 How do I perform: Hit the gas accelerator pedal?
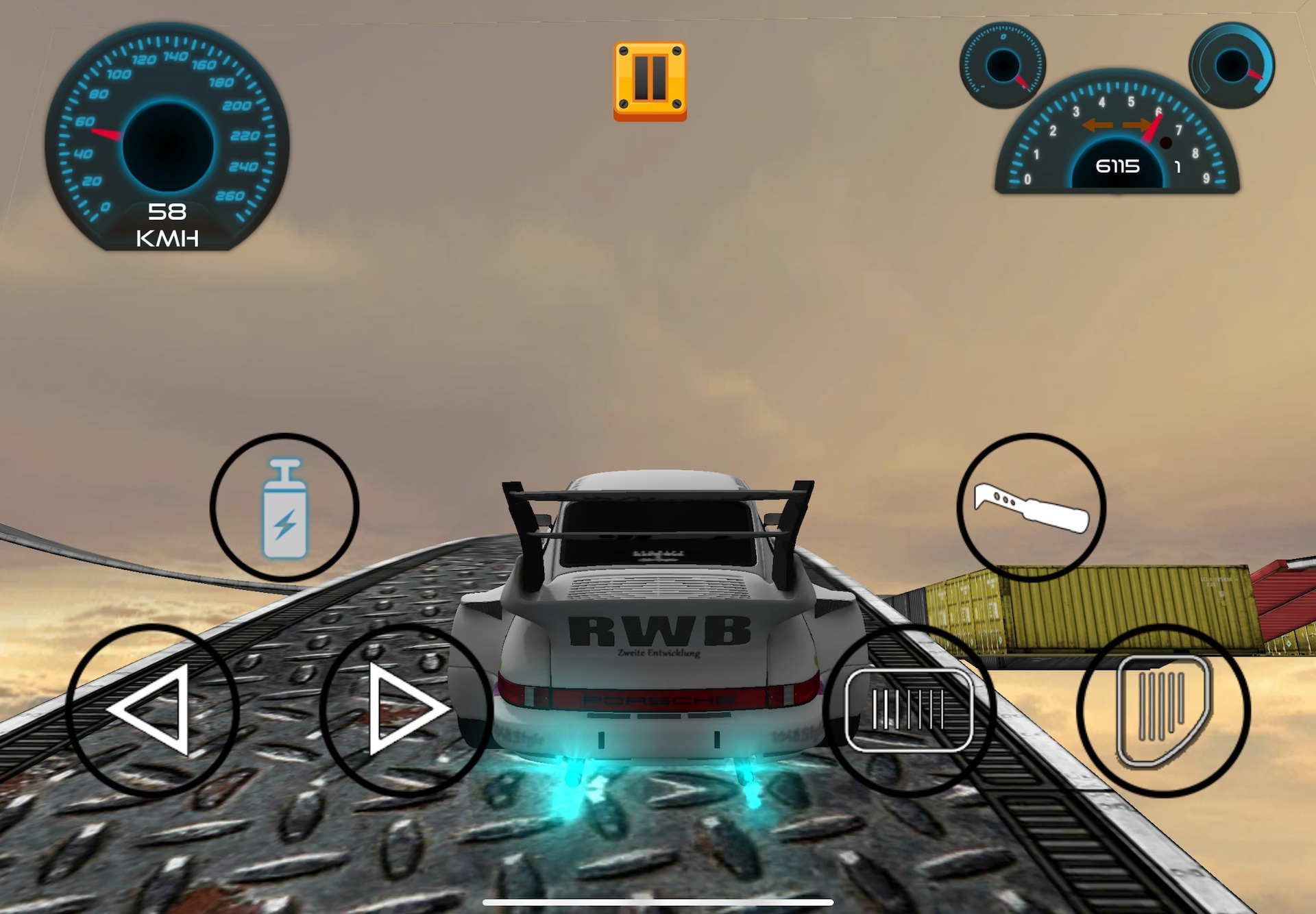click(x=1163, y=711)
